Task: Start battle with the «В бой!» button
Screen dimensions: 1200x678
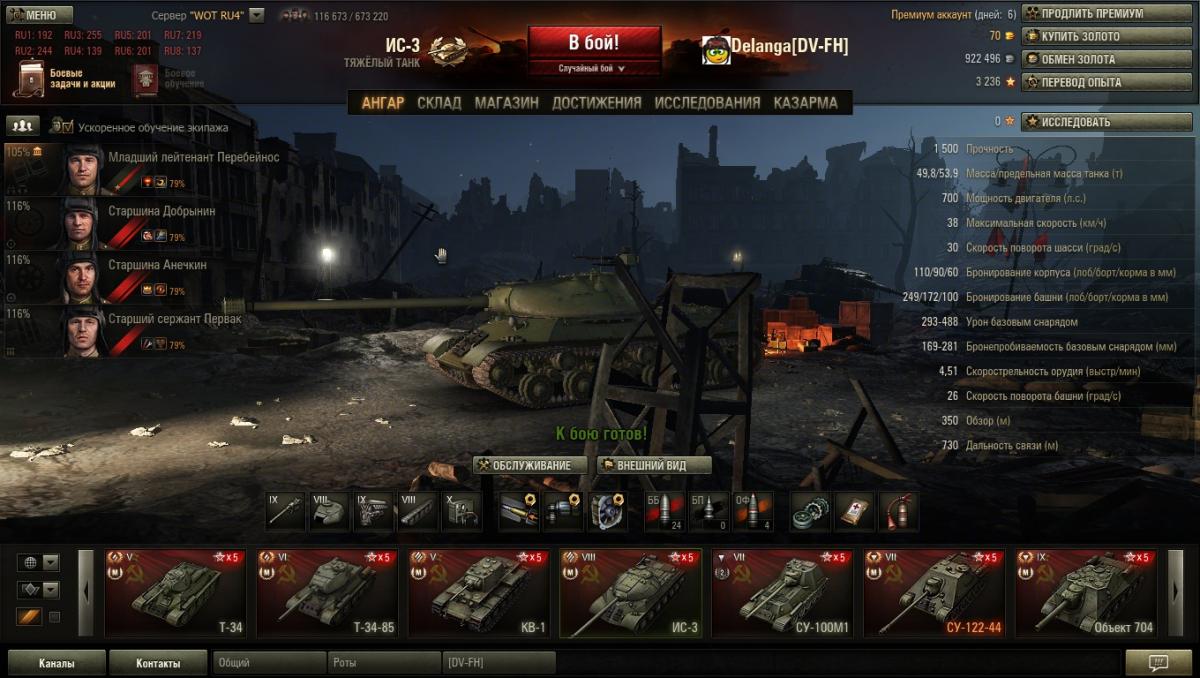Action: click(594, 44)
